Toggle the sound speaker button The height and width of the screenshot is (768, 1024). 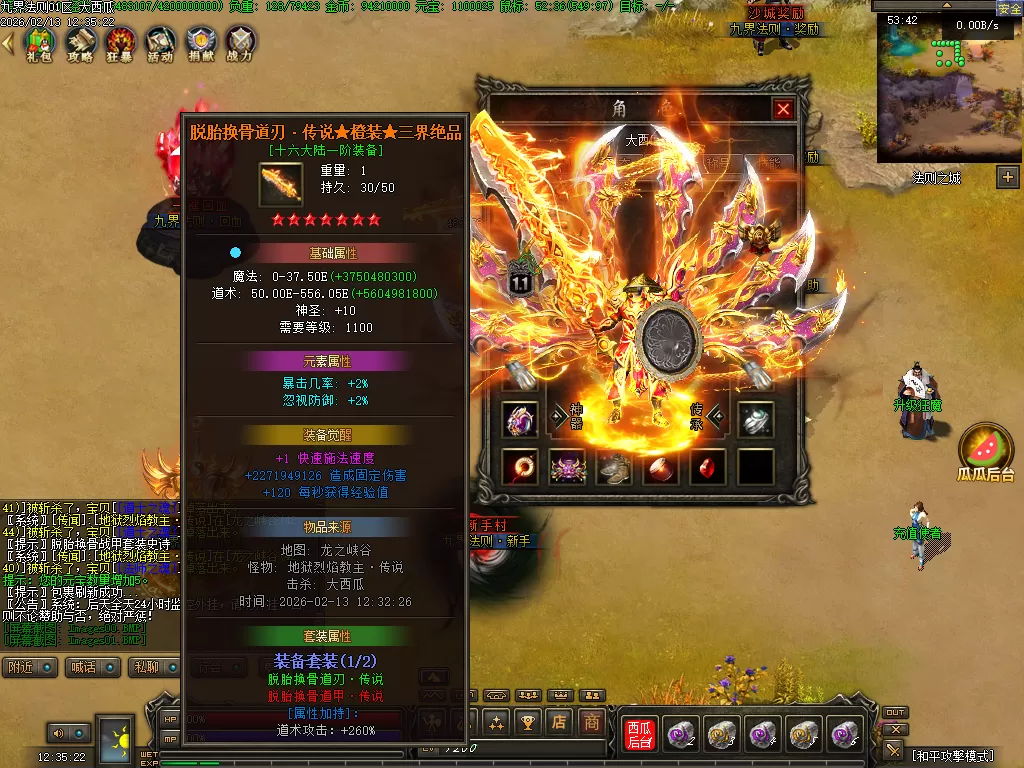tap(63, 733)
